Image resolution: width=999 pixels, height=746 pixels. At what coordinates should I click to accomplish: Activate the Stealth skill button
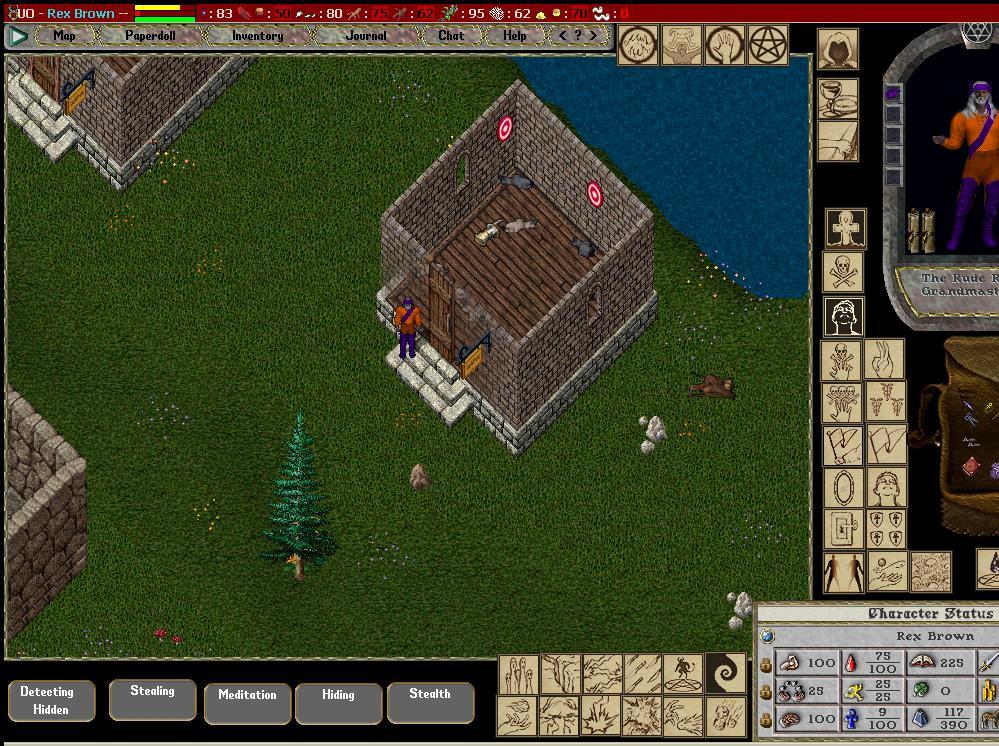(430, 701)
